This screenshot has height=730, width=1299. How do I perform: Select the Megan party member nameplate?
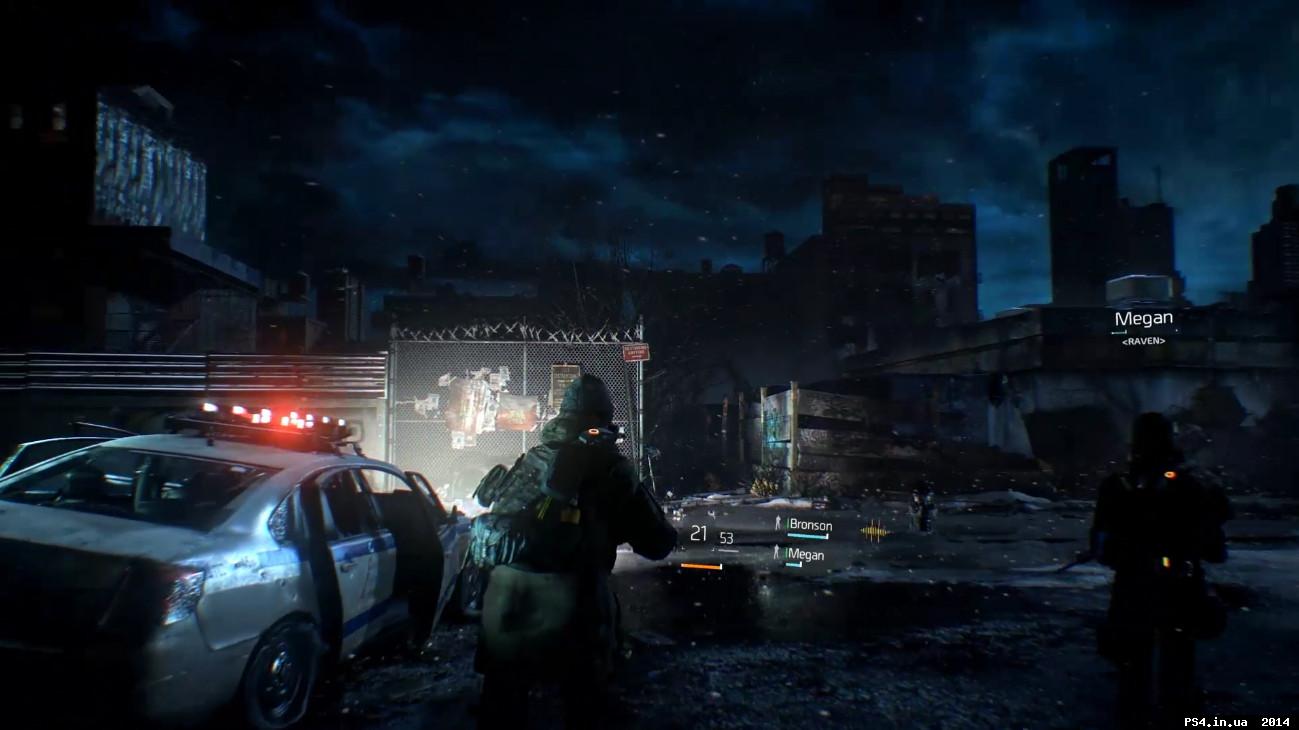click(807, 554)
